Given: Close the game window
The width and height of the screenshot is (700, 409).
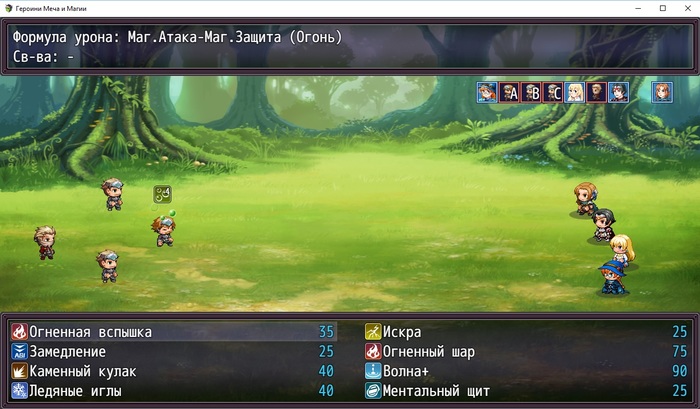Looking at the screenshot, I should [687, 8].
